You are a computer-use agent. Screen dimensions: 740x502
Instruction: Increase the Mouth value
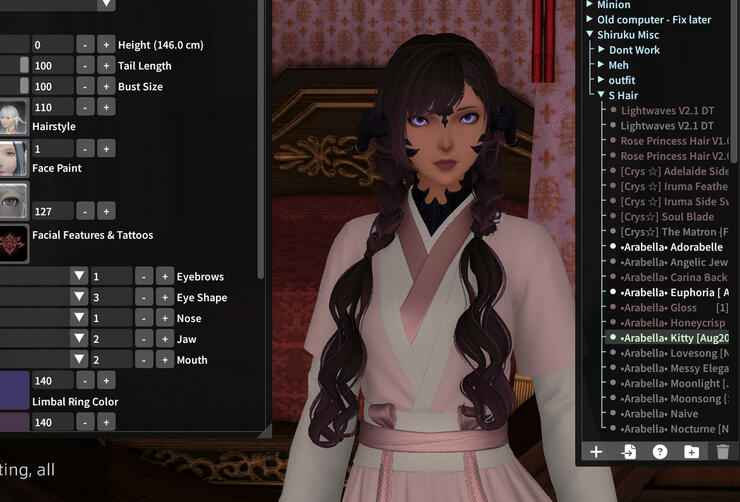pyautogui.click(x=164, y=360)
